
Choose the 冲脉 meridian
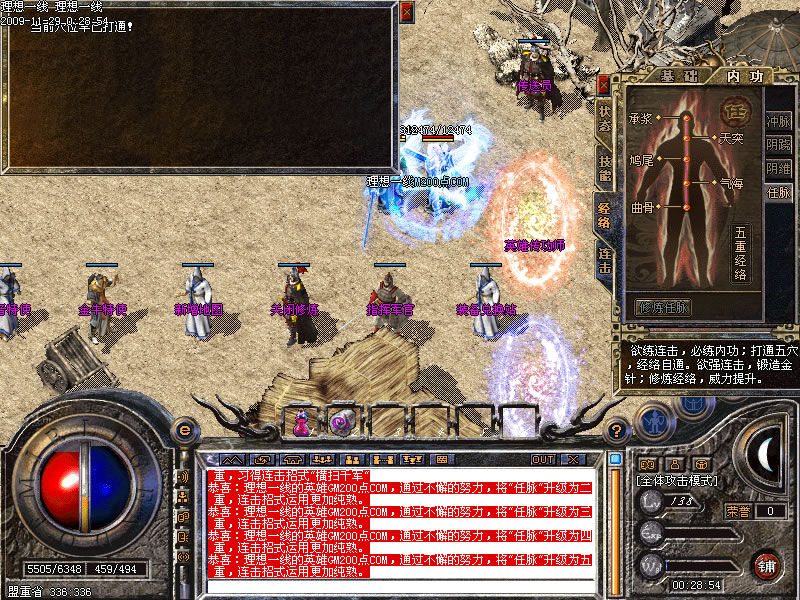click(x=778, y=121)
